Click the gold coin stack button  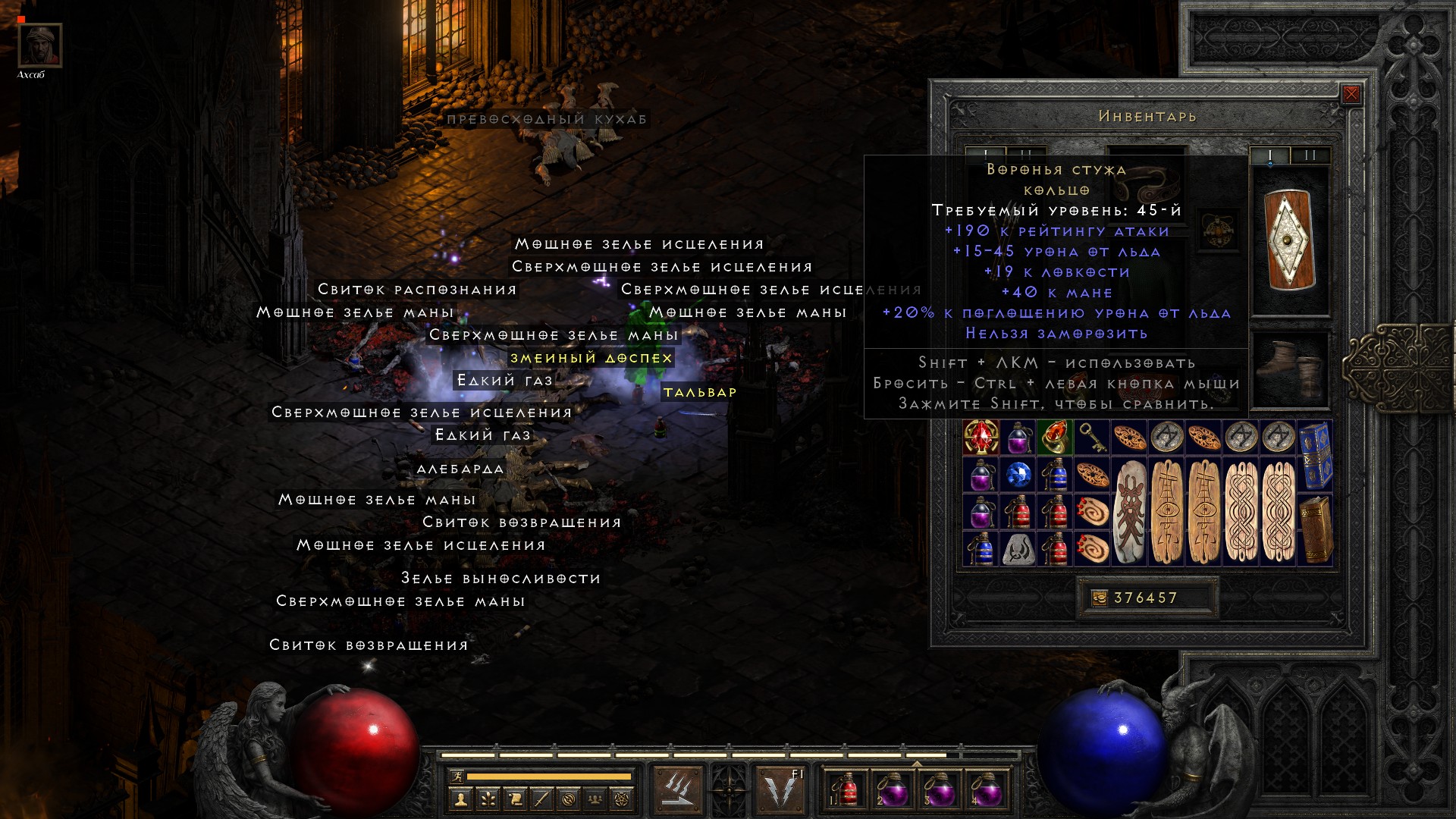(x=1098, y=598)
